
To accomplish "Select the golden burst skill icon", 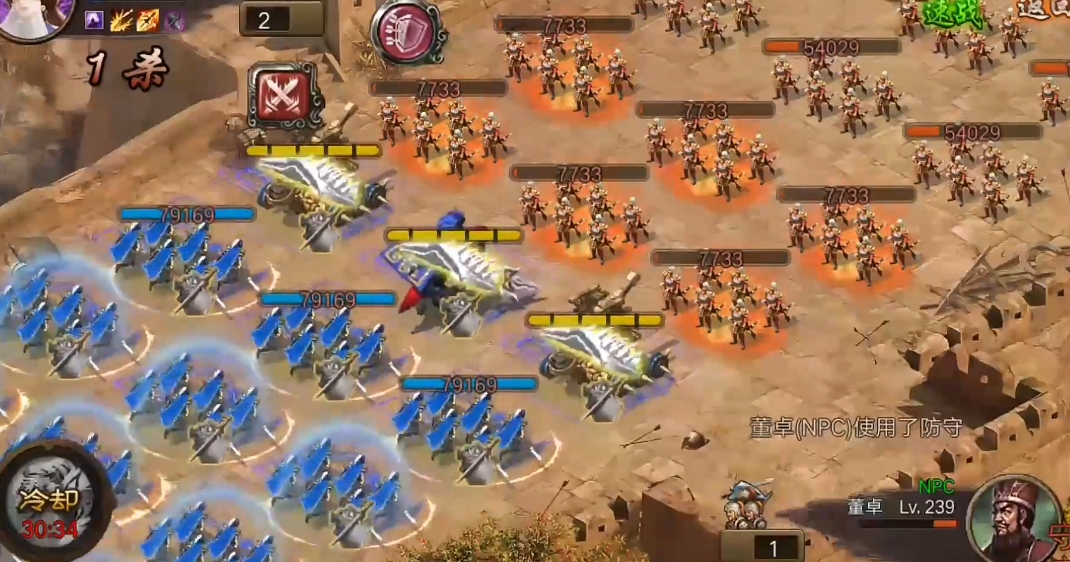I will [x=122, y=19].
